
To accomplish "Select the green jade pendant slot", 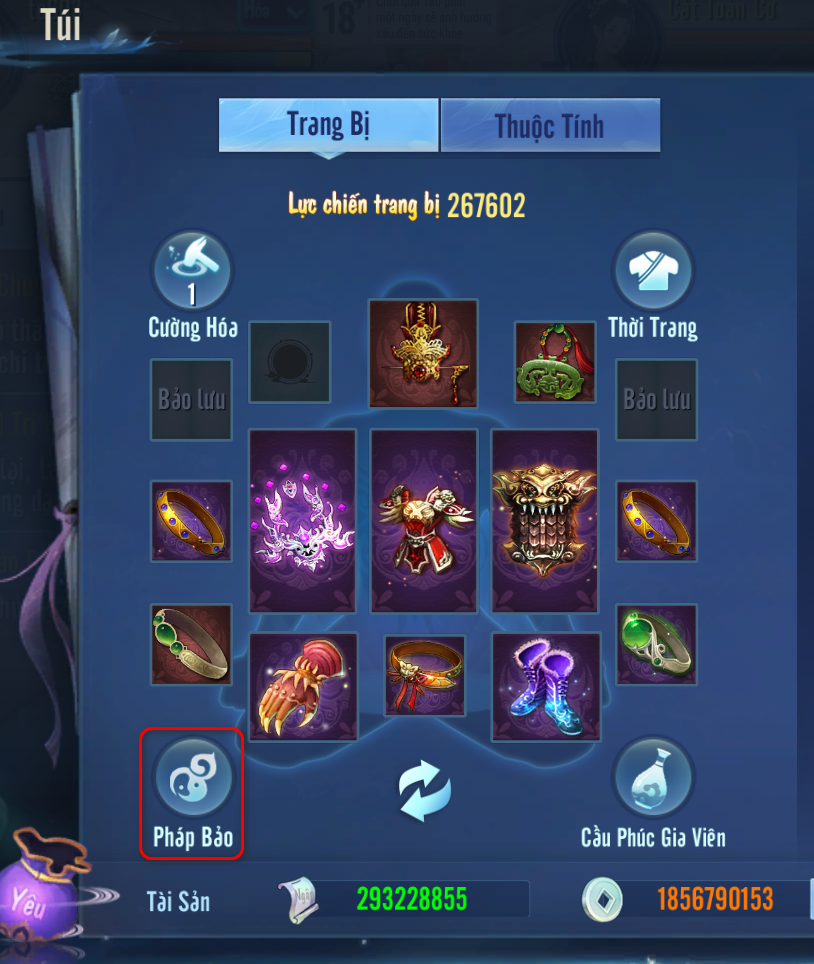I will tap(548, 363).
